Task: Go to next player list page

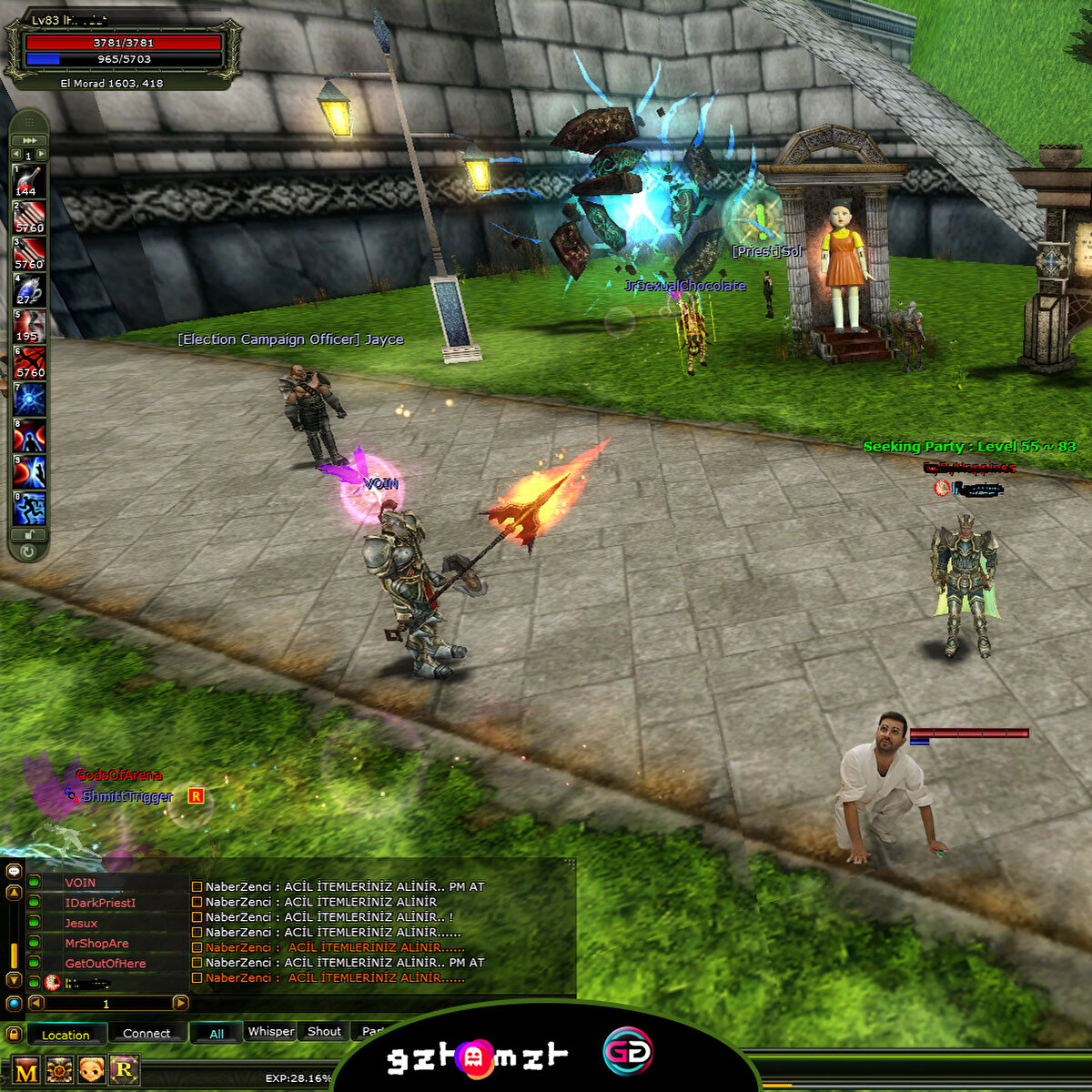Action: click(180, 1003)
